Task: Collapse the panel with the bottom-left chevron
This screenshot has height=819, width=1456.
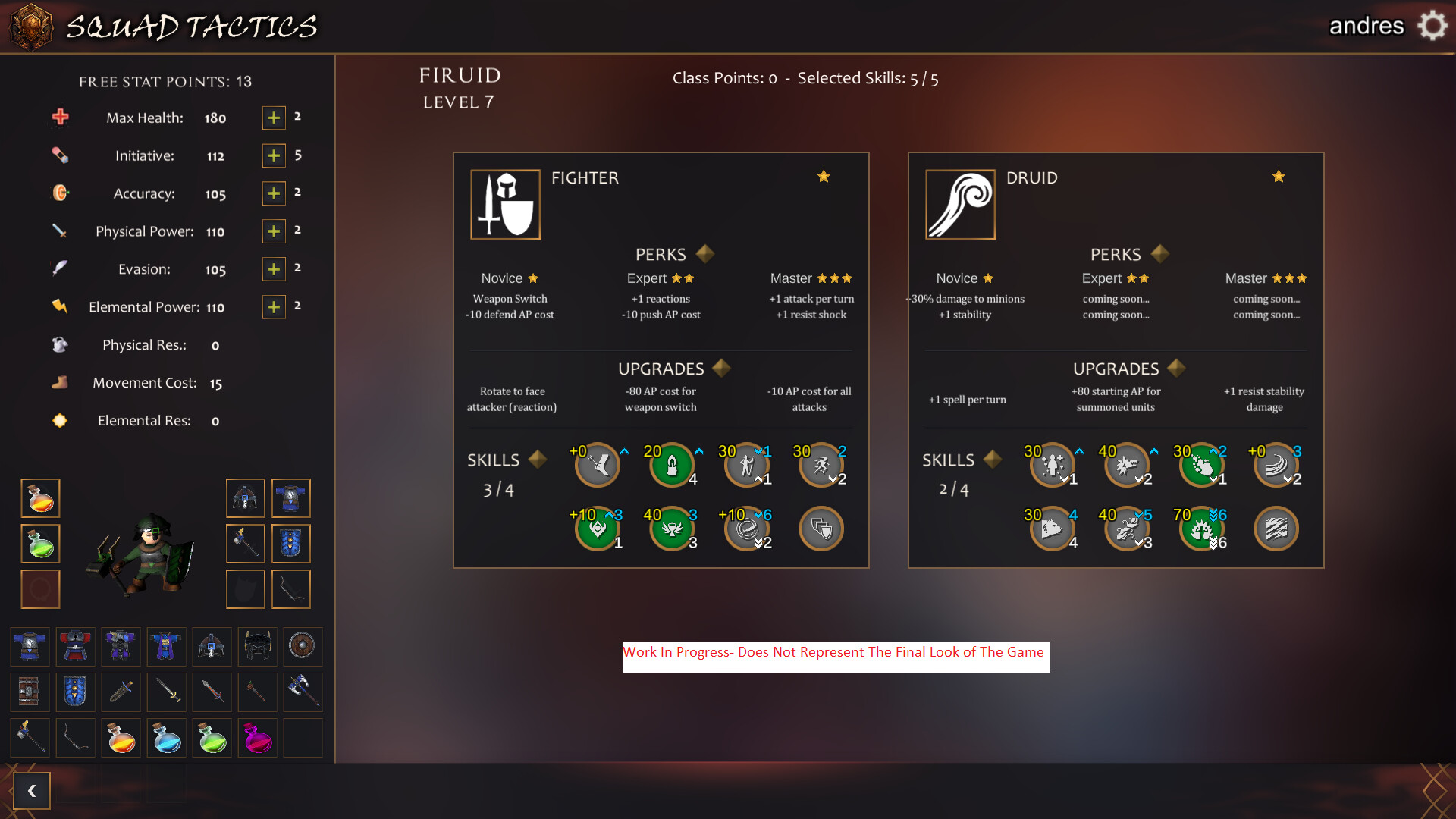Action: tap(32, 790)
